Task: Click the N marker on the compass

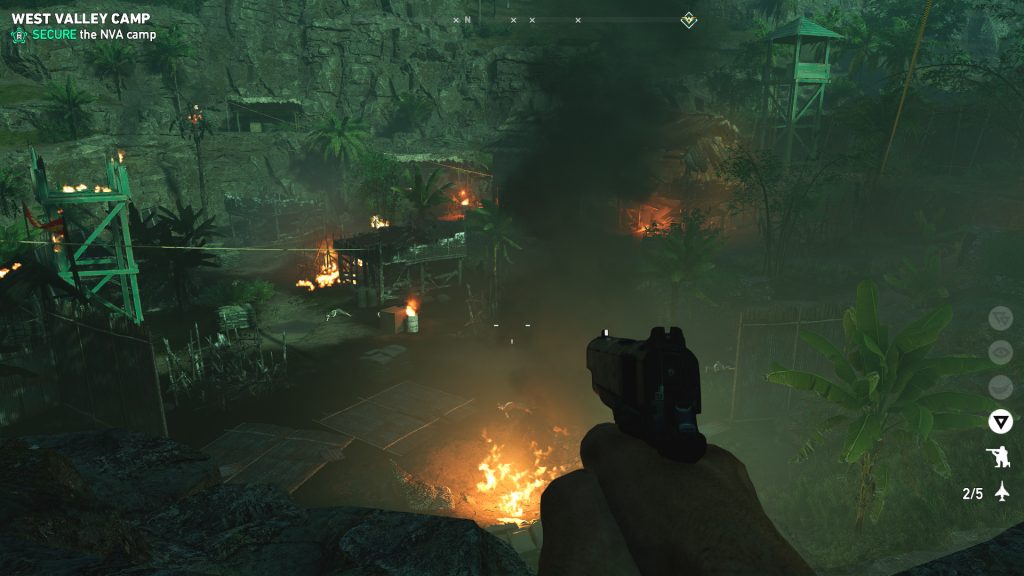Action: pos(467,20)
